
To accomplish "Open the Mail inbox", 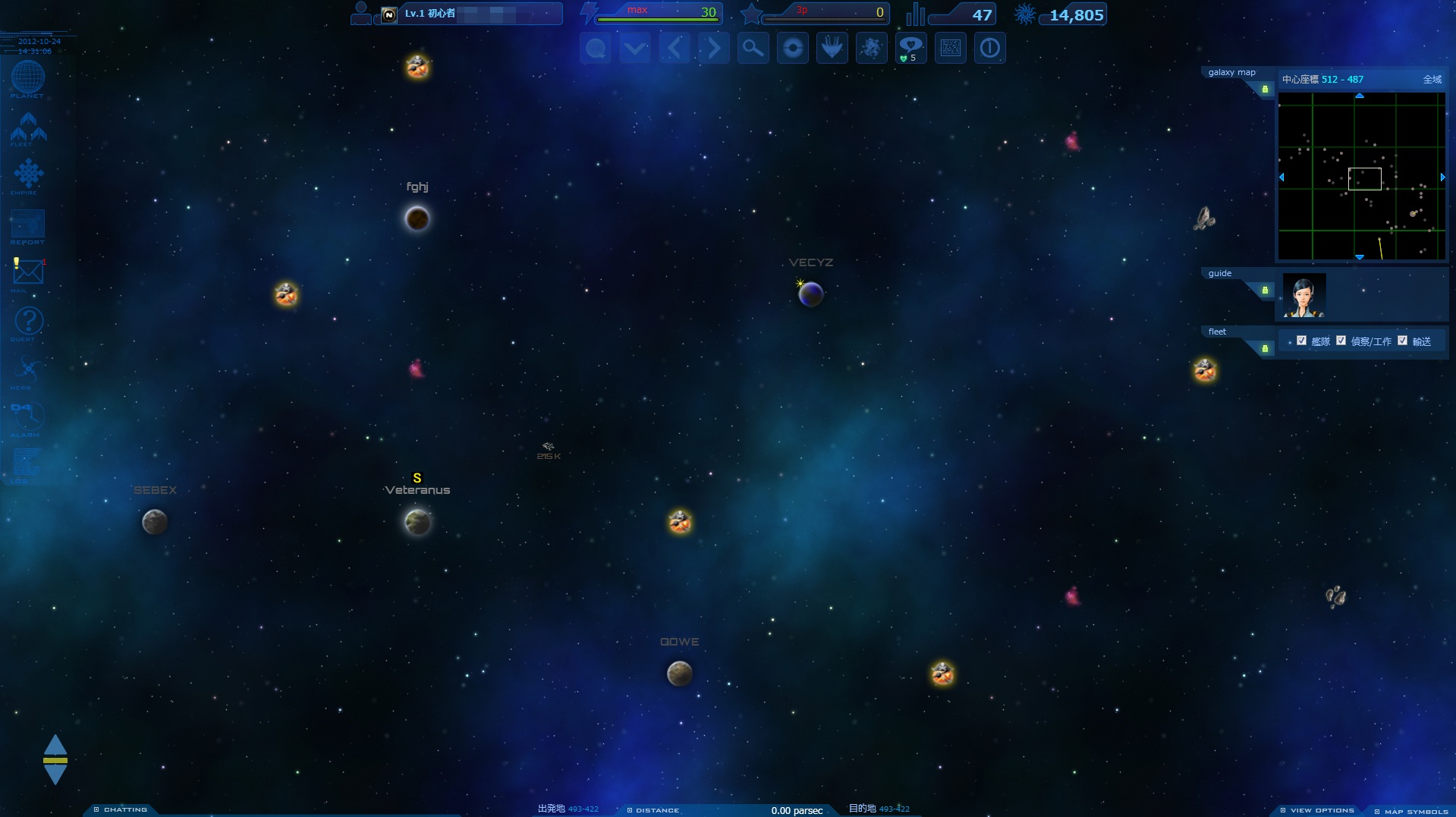I will coord(28,272).
